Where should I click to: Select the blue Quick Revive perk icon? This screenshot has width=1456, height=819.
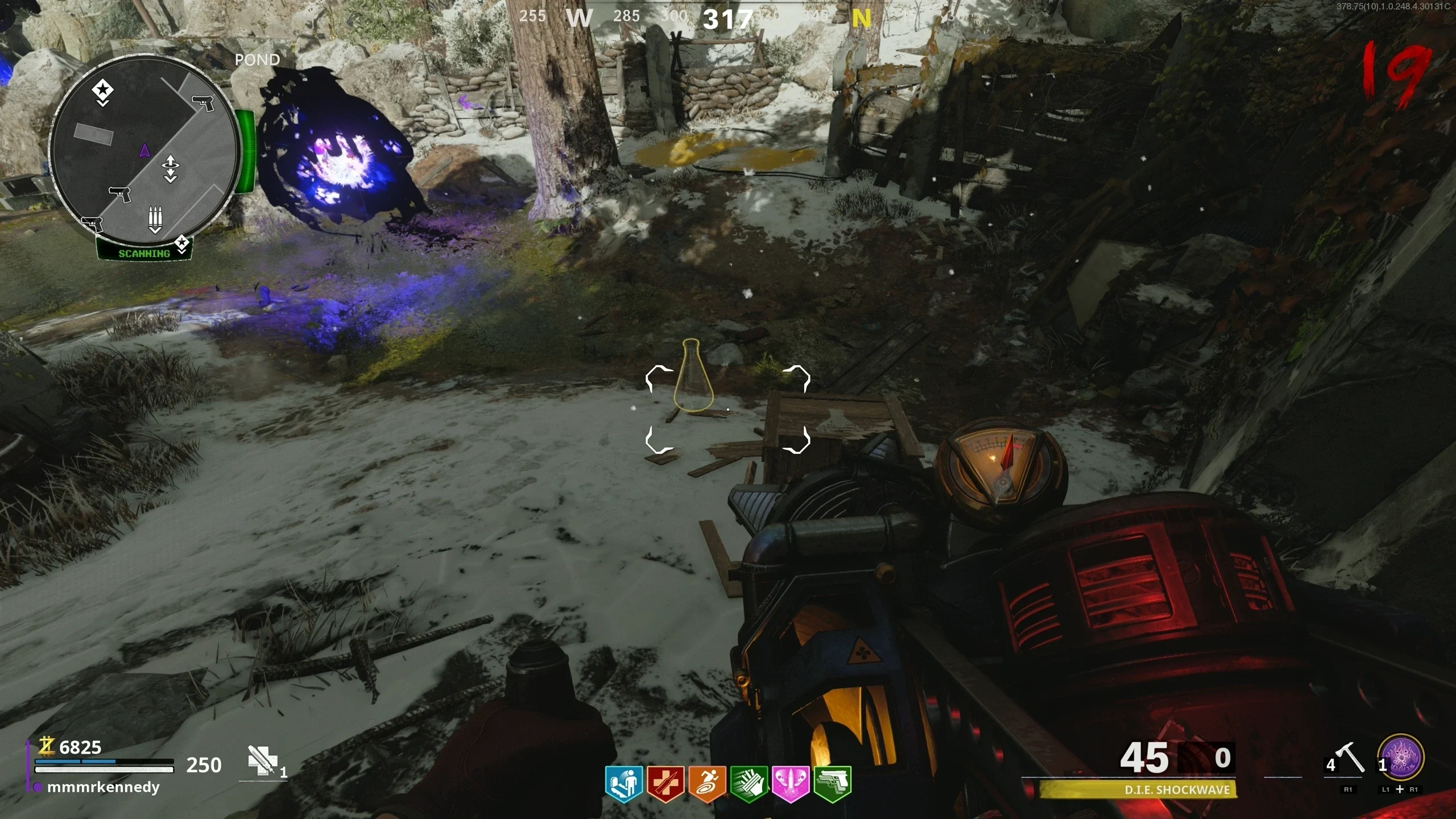(x=624, y=784)
